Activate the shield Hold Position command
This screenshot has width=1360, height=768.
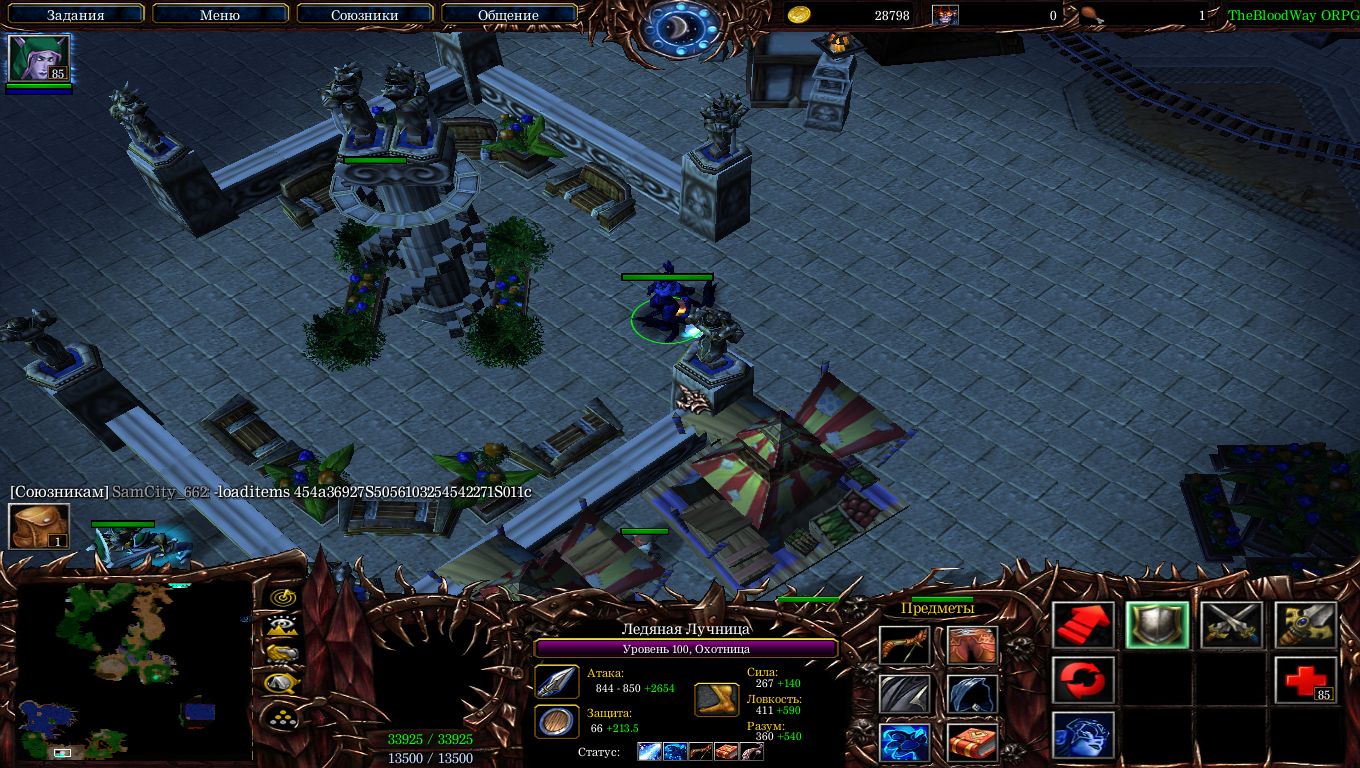(1158, 626)
